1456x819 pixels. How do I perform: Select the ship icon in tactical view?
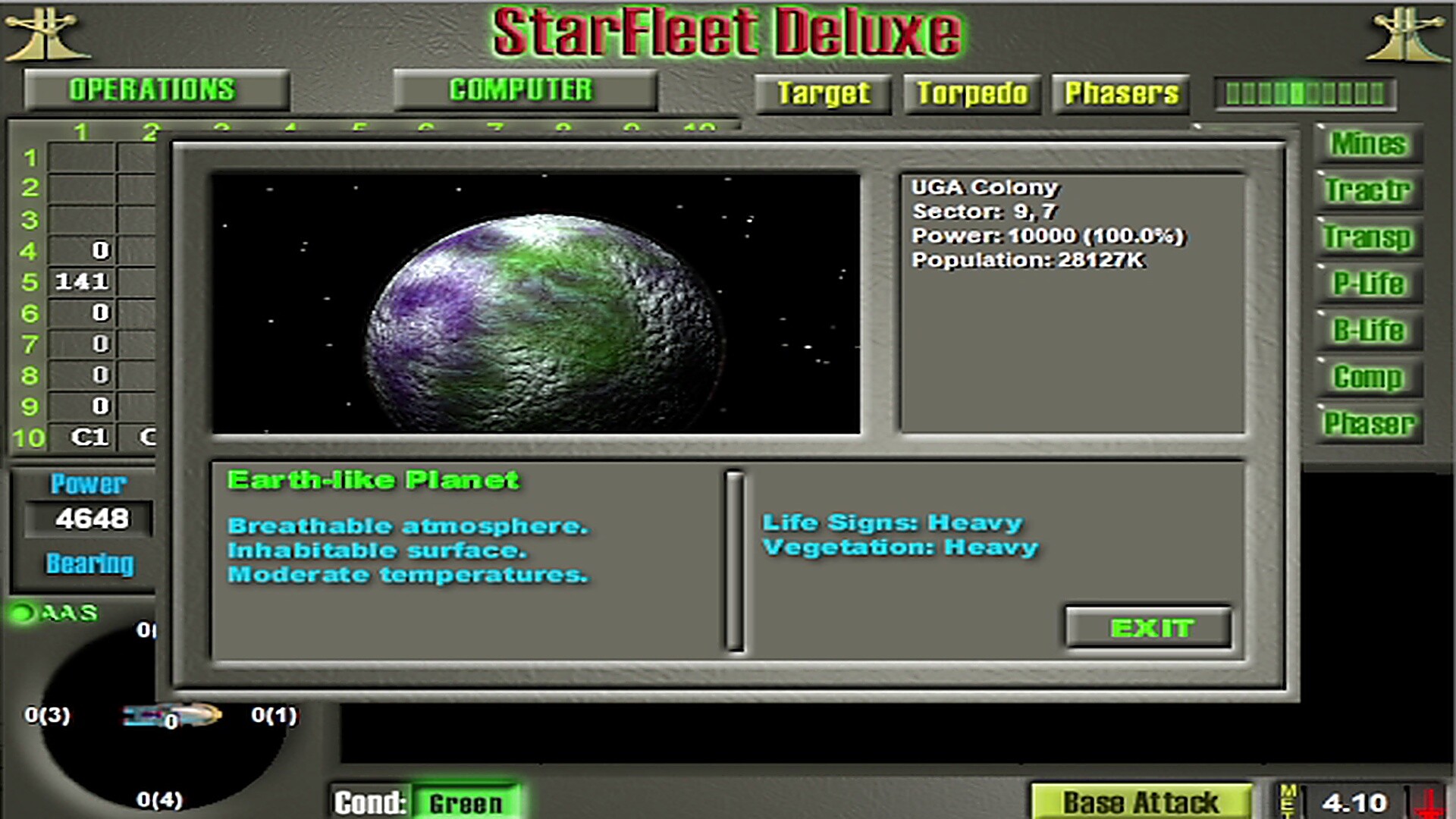(x=168, y=714)
